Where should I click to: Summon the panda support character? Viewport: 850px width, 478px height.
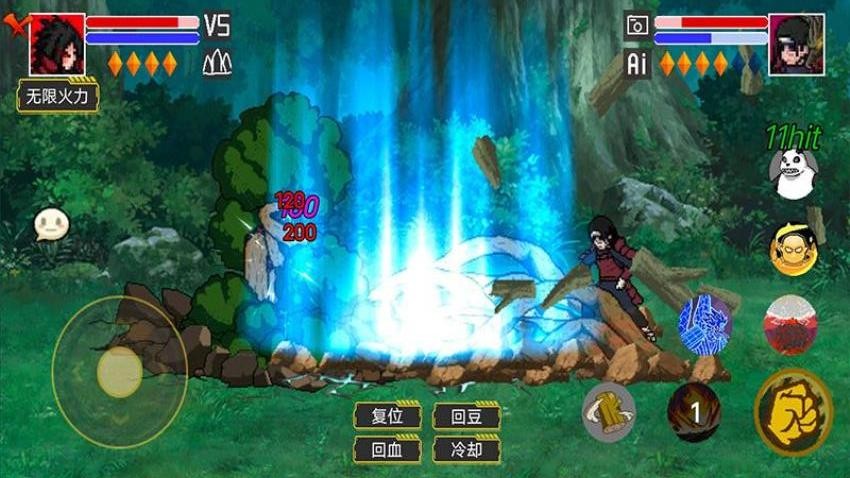tap(793, 173)
